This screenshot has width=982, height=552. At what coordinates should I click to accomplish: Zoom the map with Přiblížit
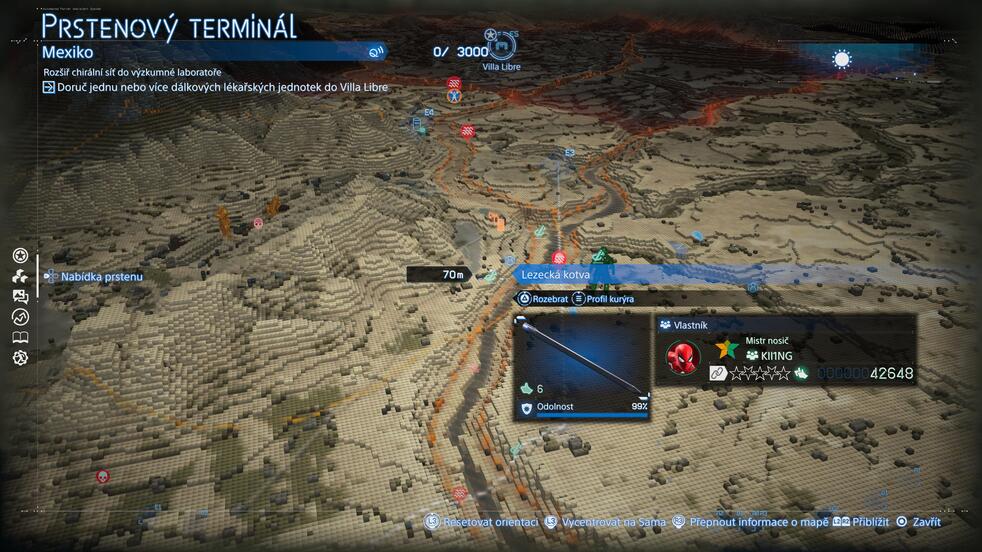click(860, 522)
